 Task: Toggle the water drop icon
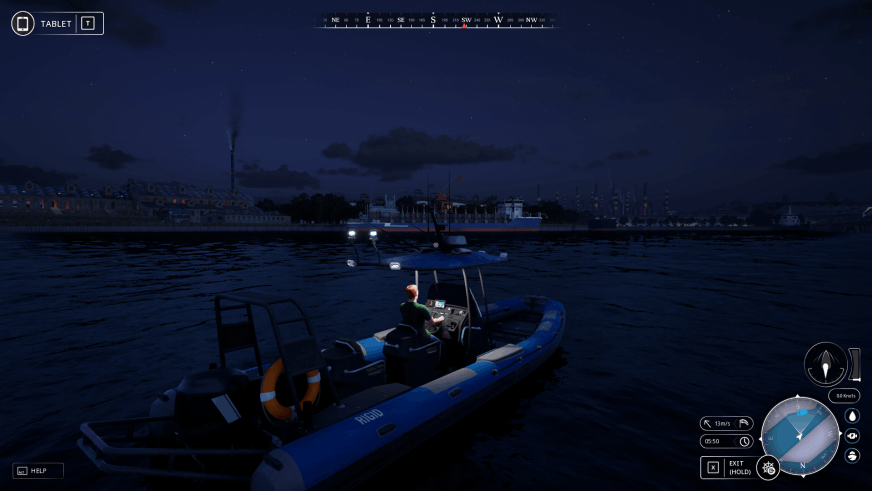click(x=852, y=416)
